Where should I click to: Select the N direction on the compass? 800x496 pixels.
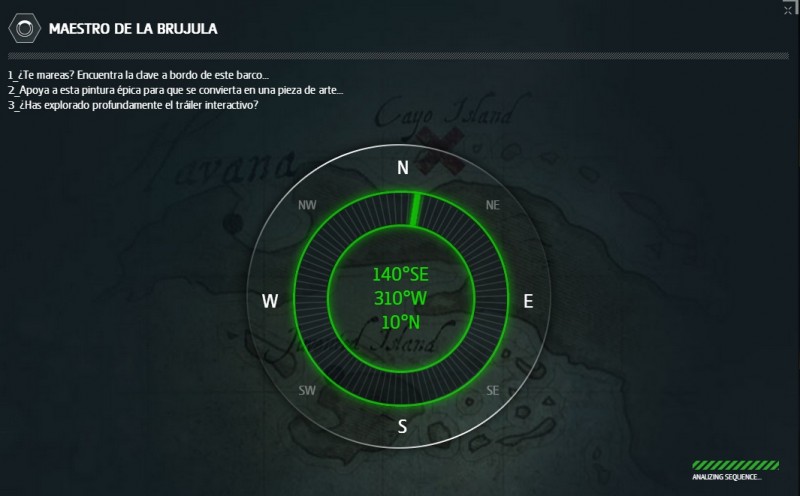[403, 168]
